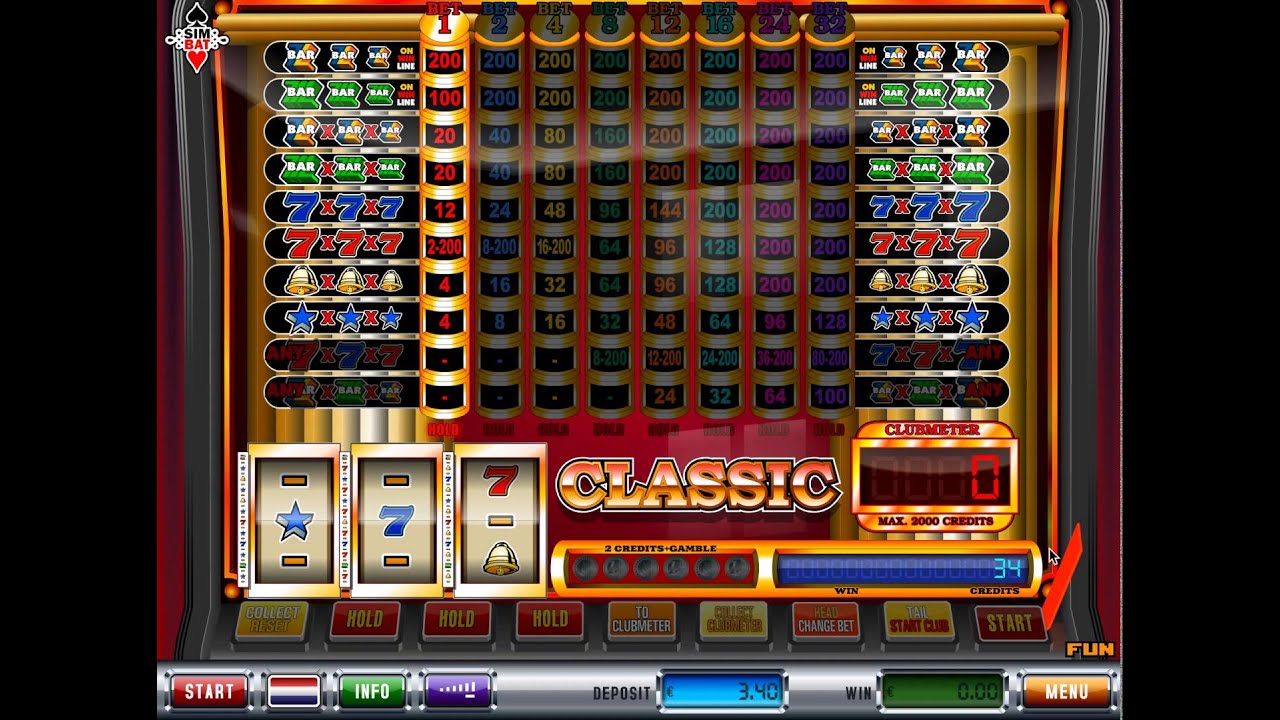Click the yellow Collect Reset button

click(272, 620)
